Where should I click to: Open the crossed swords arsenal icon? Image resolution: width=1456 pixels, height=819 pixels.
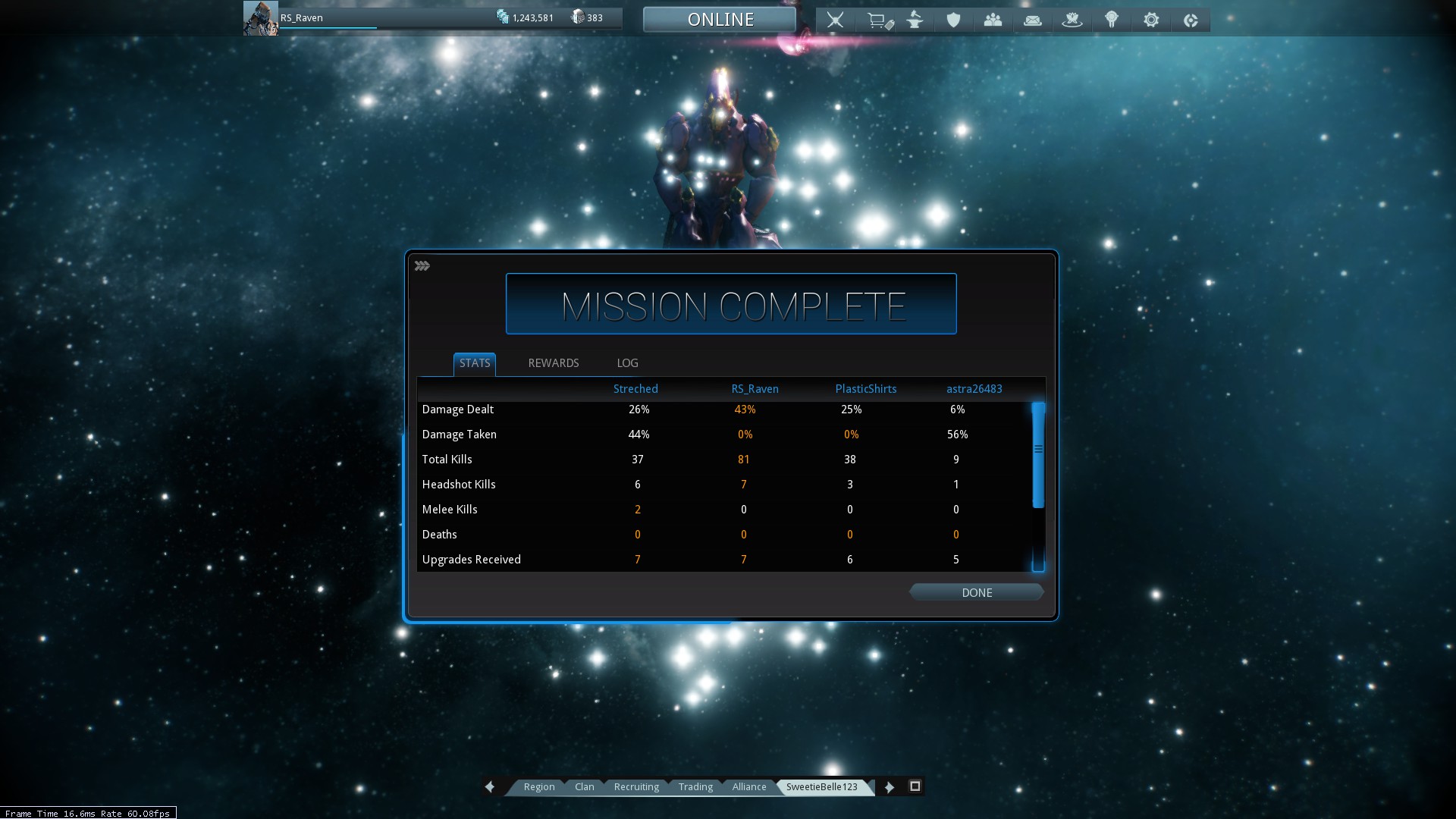coord(835,20)
